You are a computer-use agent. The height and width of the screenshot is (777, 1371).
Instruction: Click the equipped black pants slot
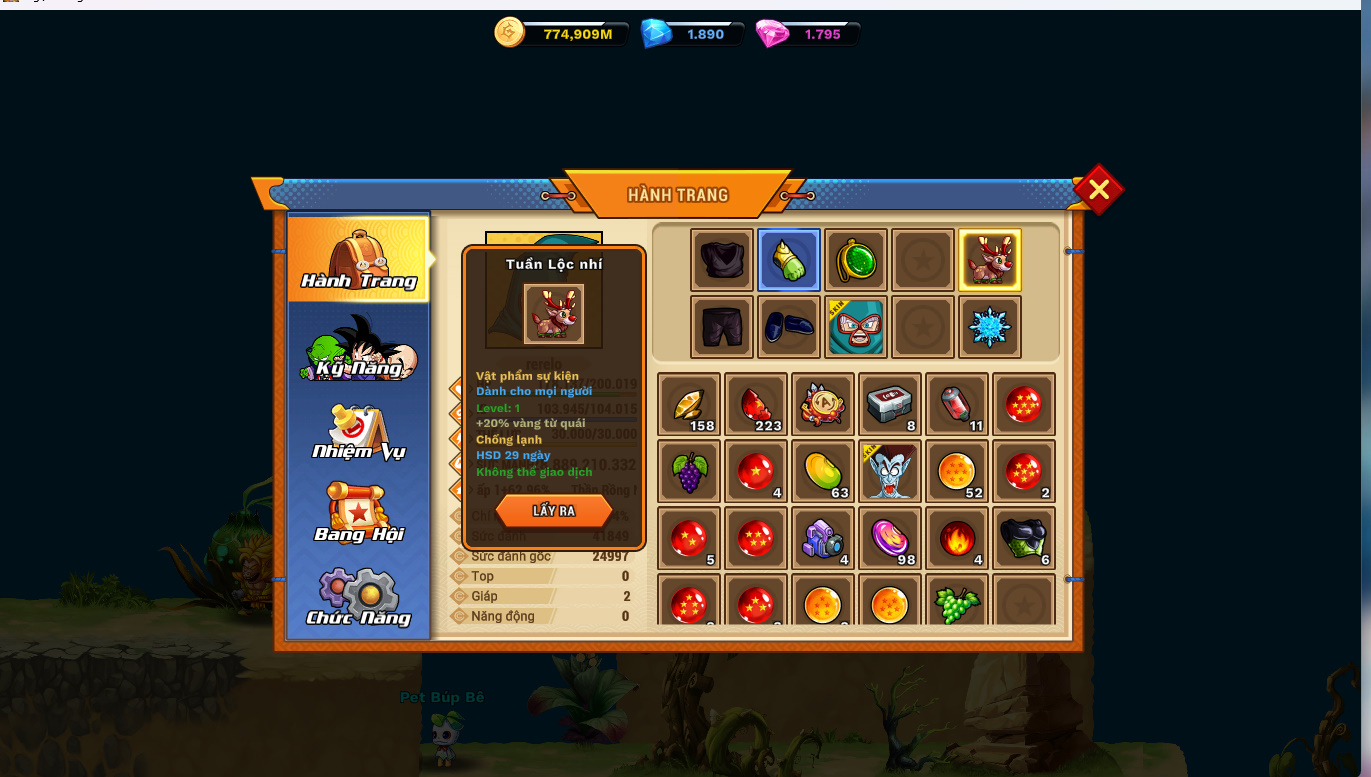pos(721,327)
